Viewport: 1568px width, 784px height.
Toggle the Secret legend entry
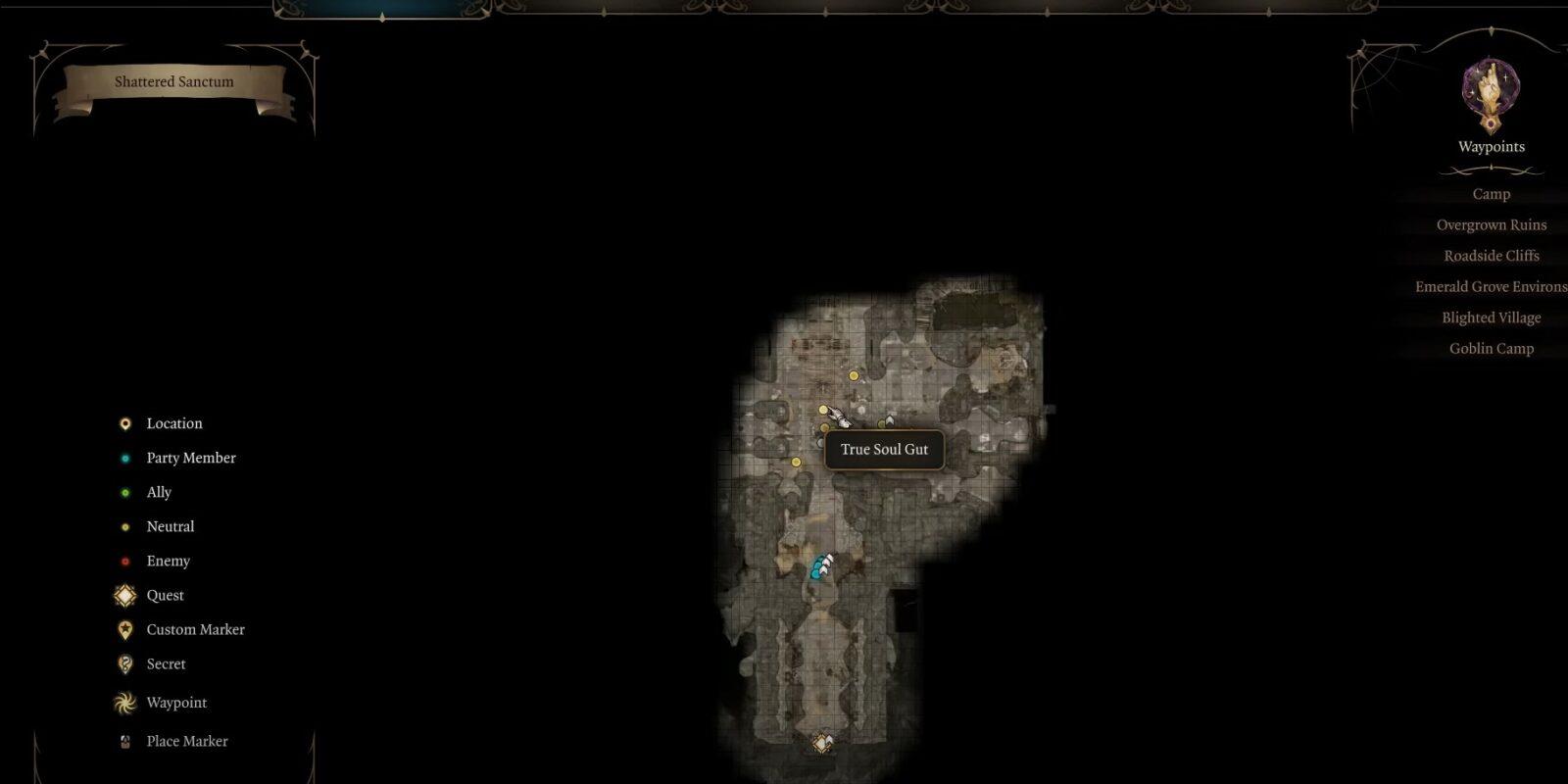(166, 663)
